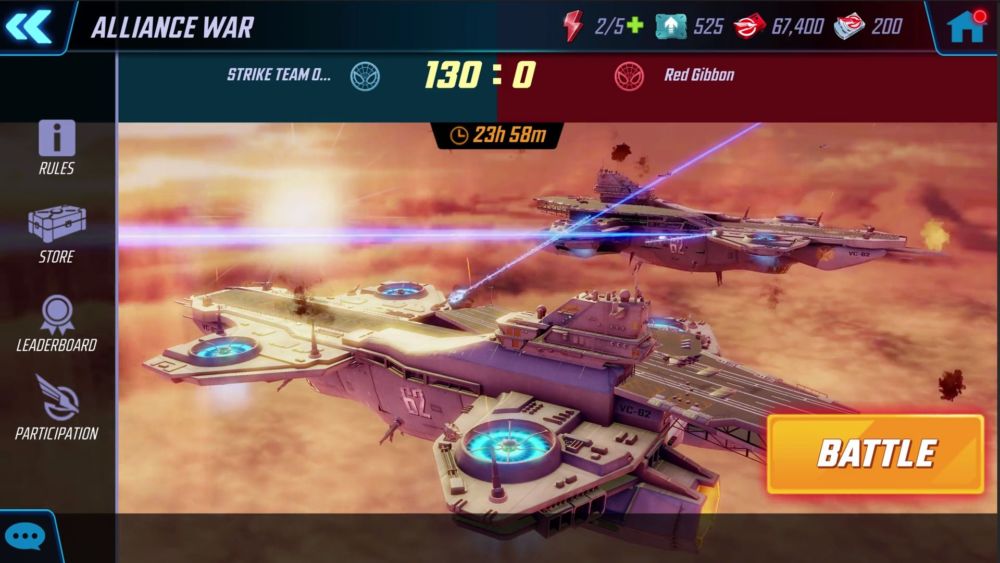
Task: Start the Alliance War battle
Action: [875, 454]
